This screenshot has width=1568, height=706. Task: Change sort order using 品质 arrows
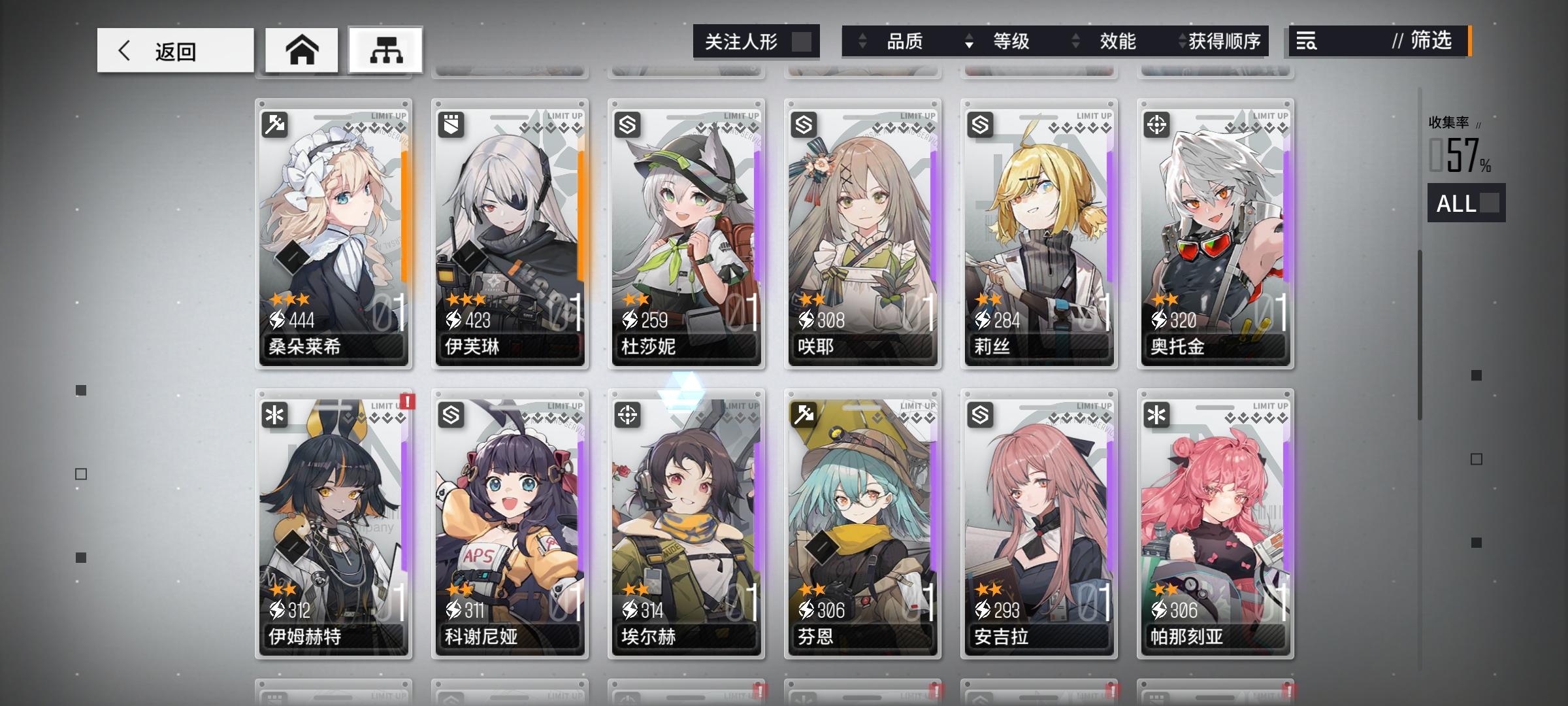click(x=864, y=41)
